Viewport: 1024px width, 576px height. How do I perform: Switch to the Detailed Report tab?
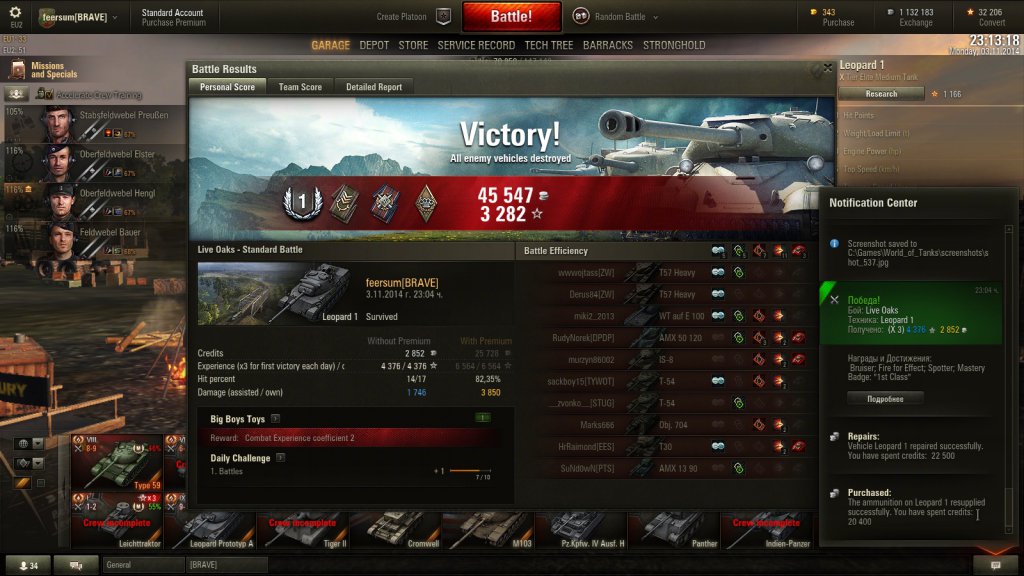pyautogui.click(x=374, y=87)
